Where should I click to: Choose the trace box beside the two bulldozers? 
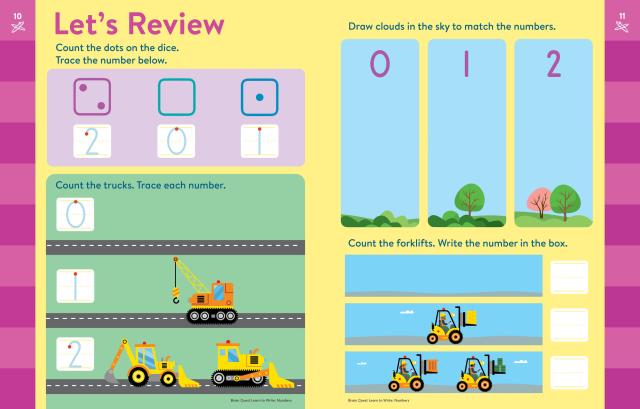coord(73,357)
